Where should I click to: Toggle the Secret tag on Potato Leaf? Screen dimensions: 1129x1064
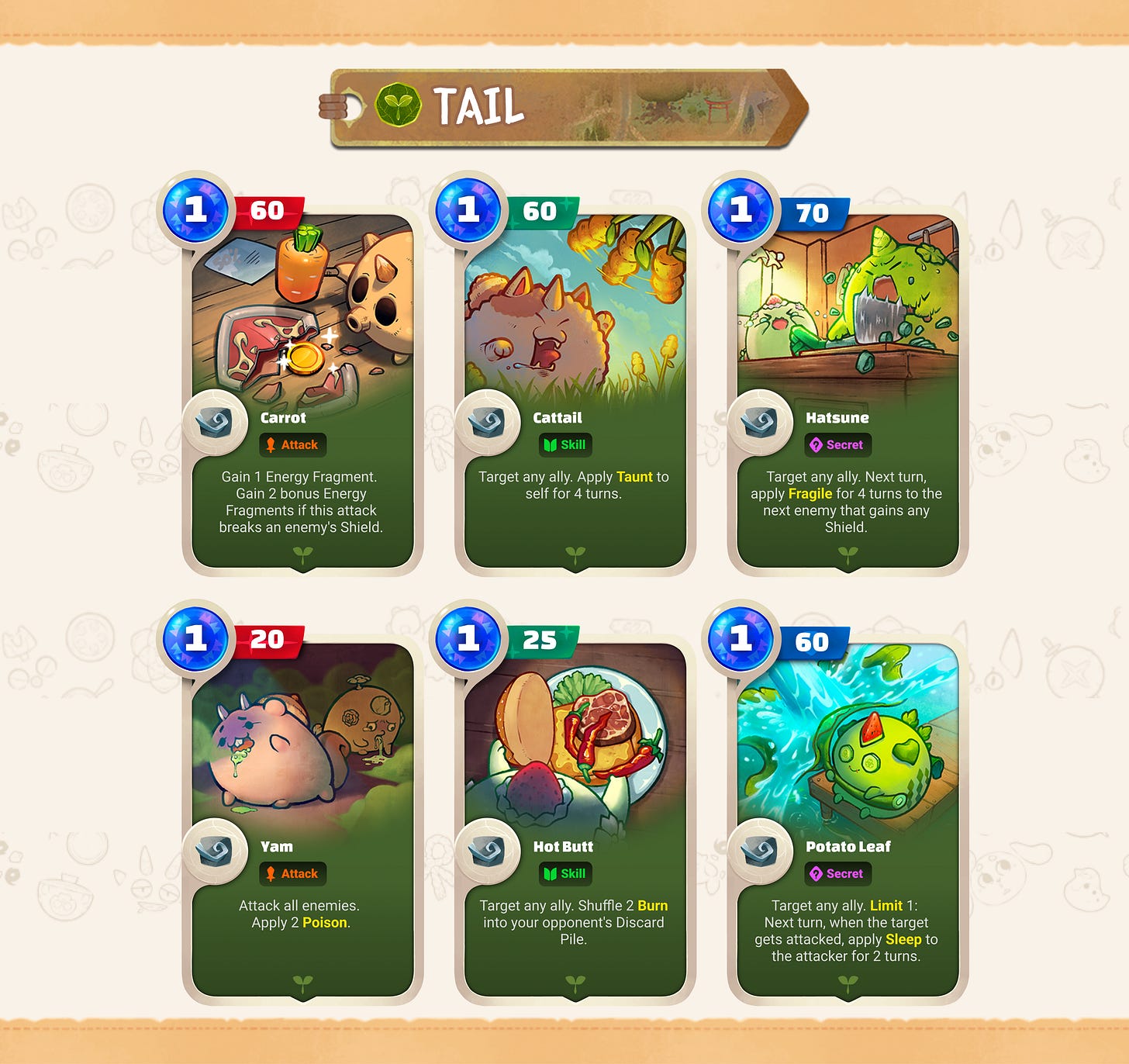tap(839, 874)
